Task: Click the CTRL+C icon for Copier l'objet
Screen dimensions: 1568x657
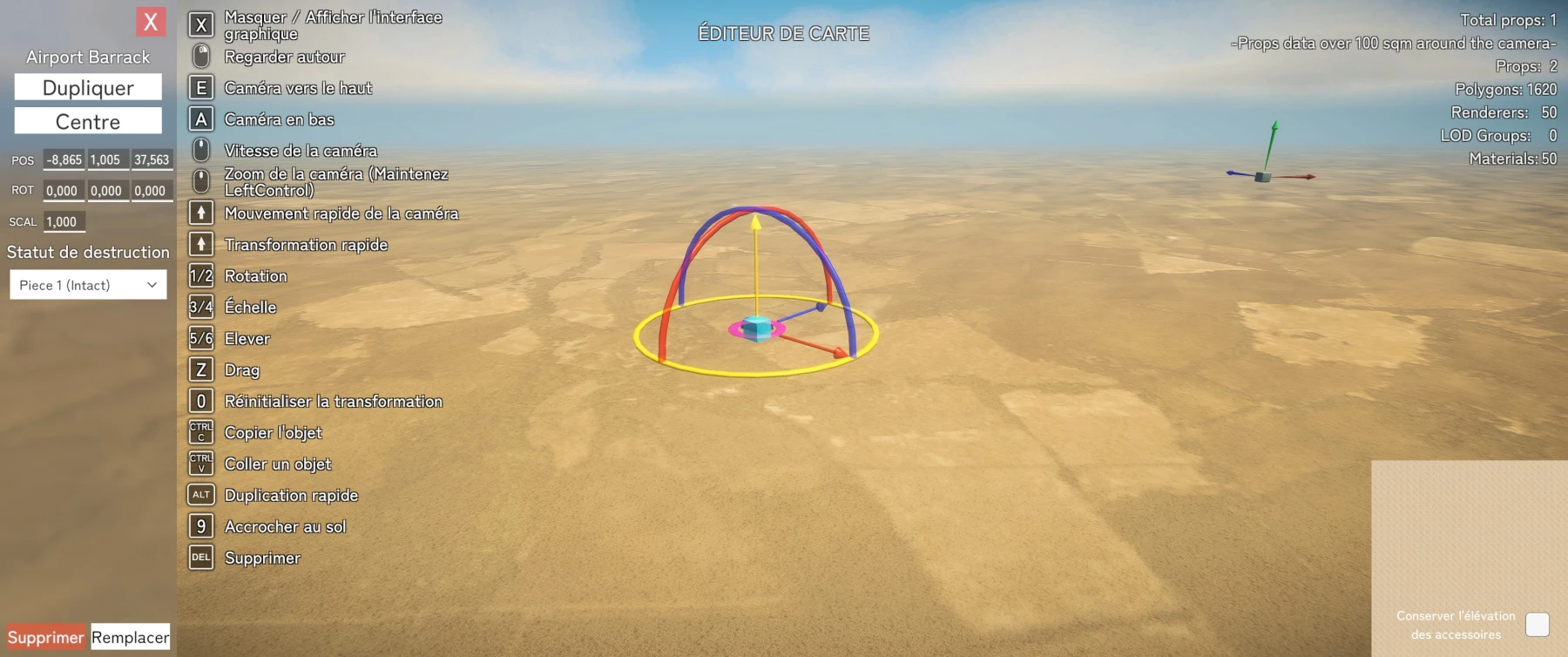Action: point(200,432)
